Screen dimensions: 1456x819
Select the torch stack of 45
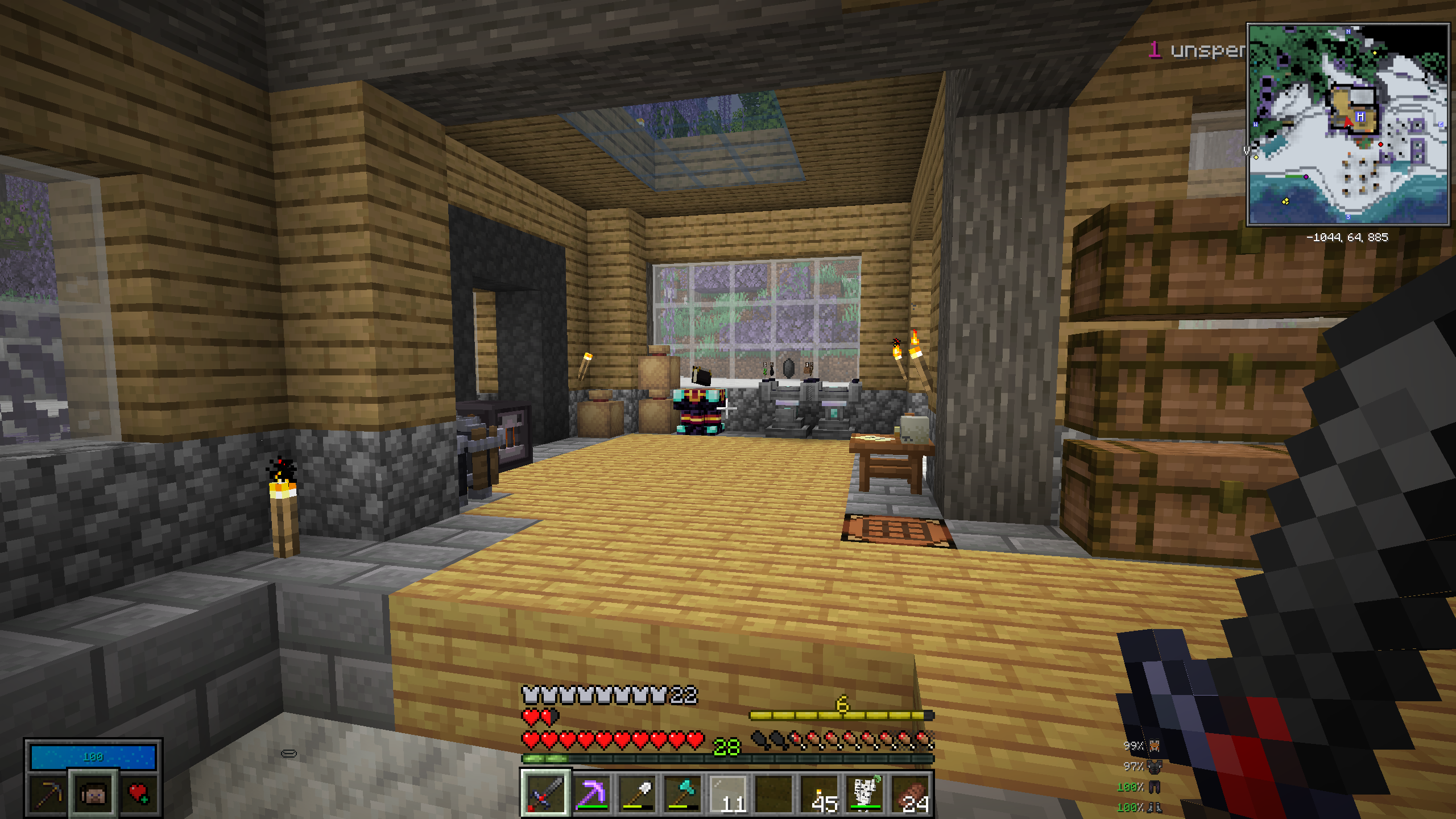(x=819, y=793)
